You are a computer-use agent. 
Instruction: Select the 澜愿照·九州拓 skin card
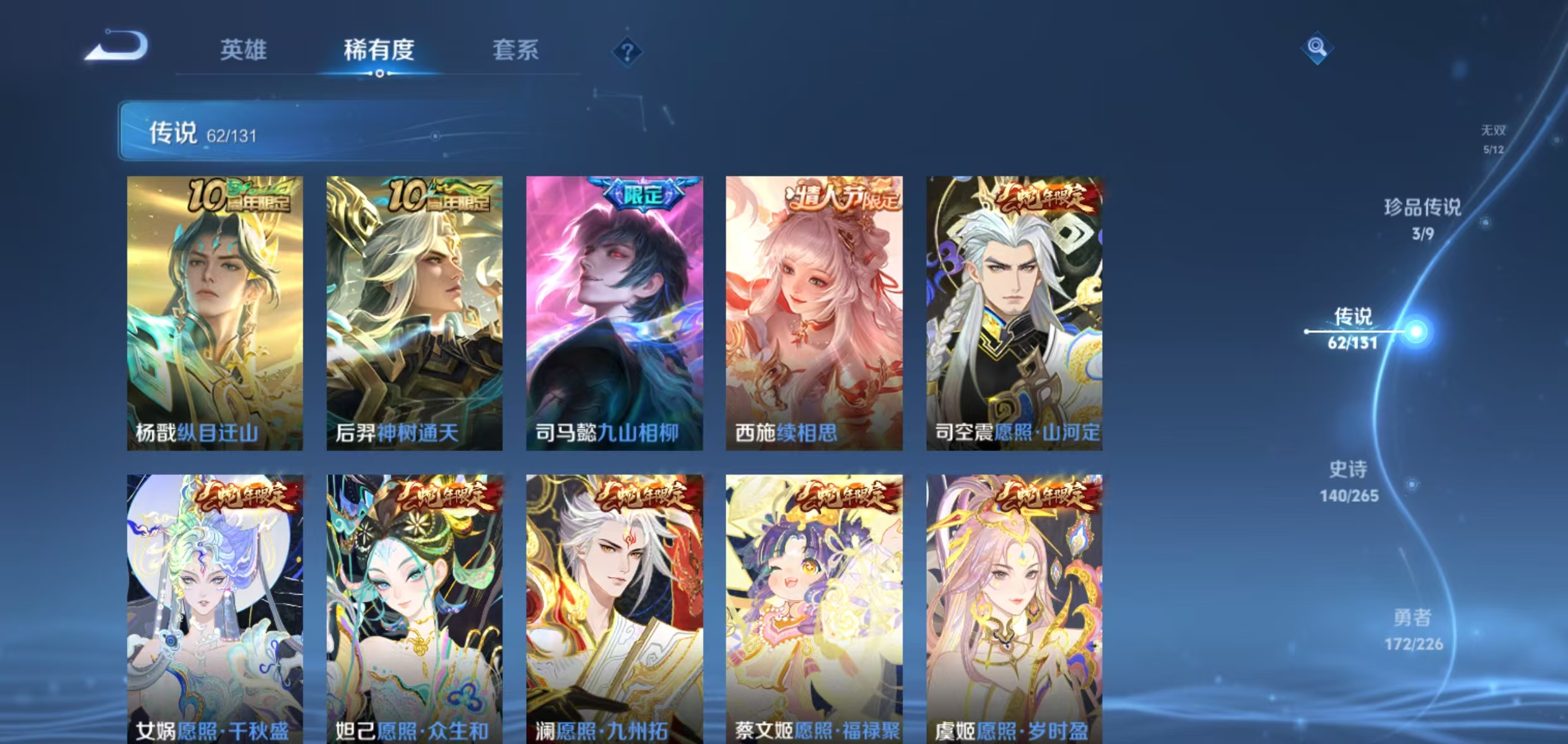click(x=612, y=607)
